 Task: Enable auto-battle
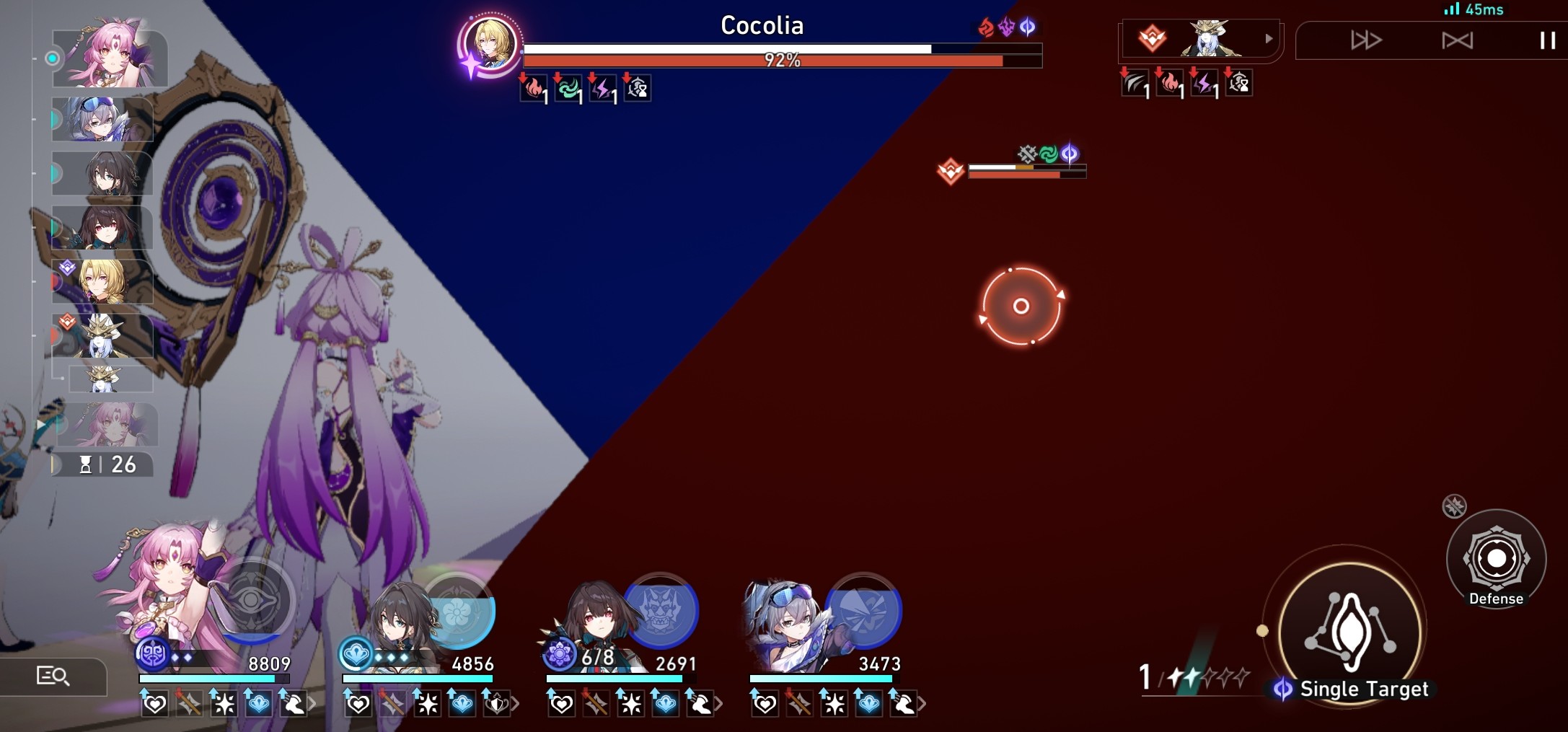tap(1456, 41)
